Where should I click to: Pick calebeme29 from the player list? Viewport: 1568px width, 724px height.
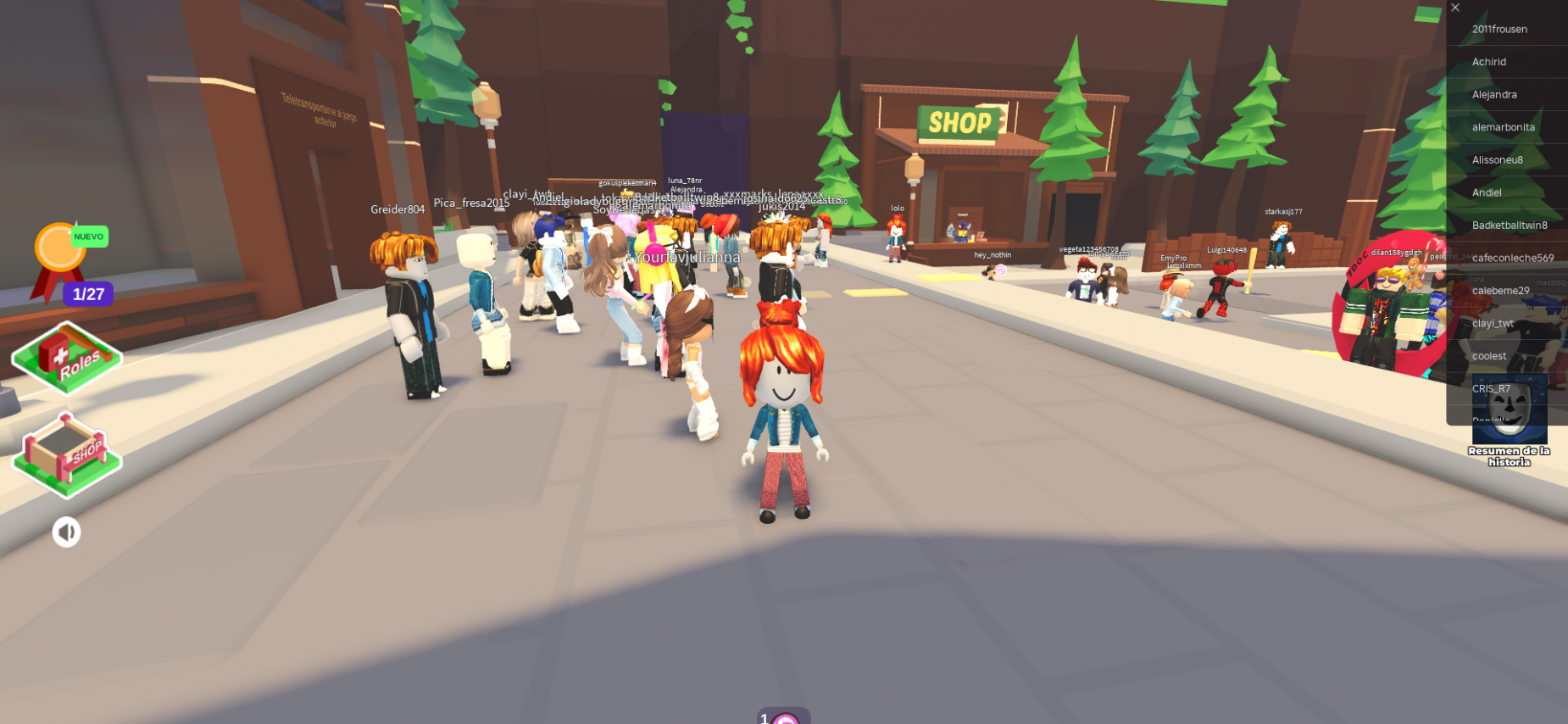(1500, 291)
